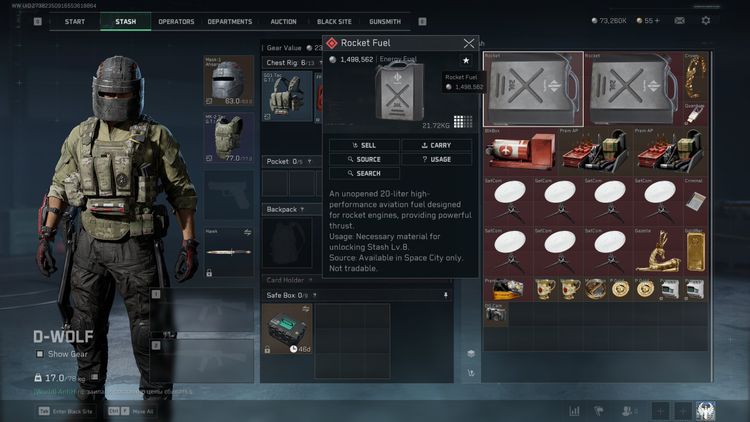Search for Rocket Fuel
The image size is (750, 422).
[364, 173]
